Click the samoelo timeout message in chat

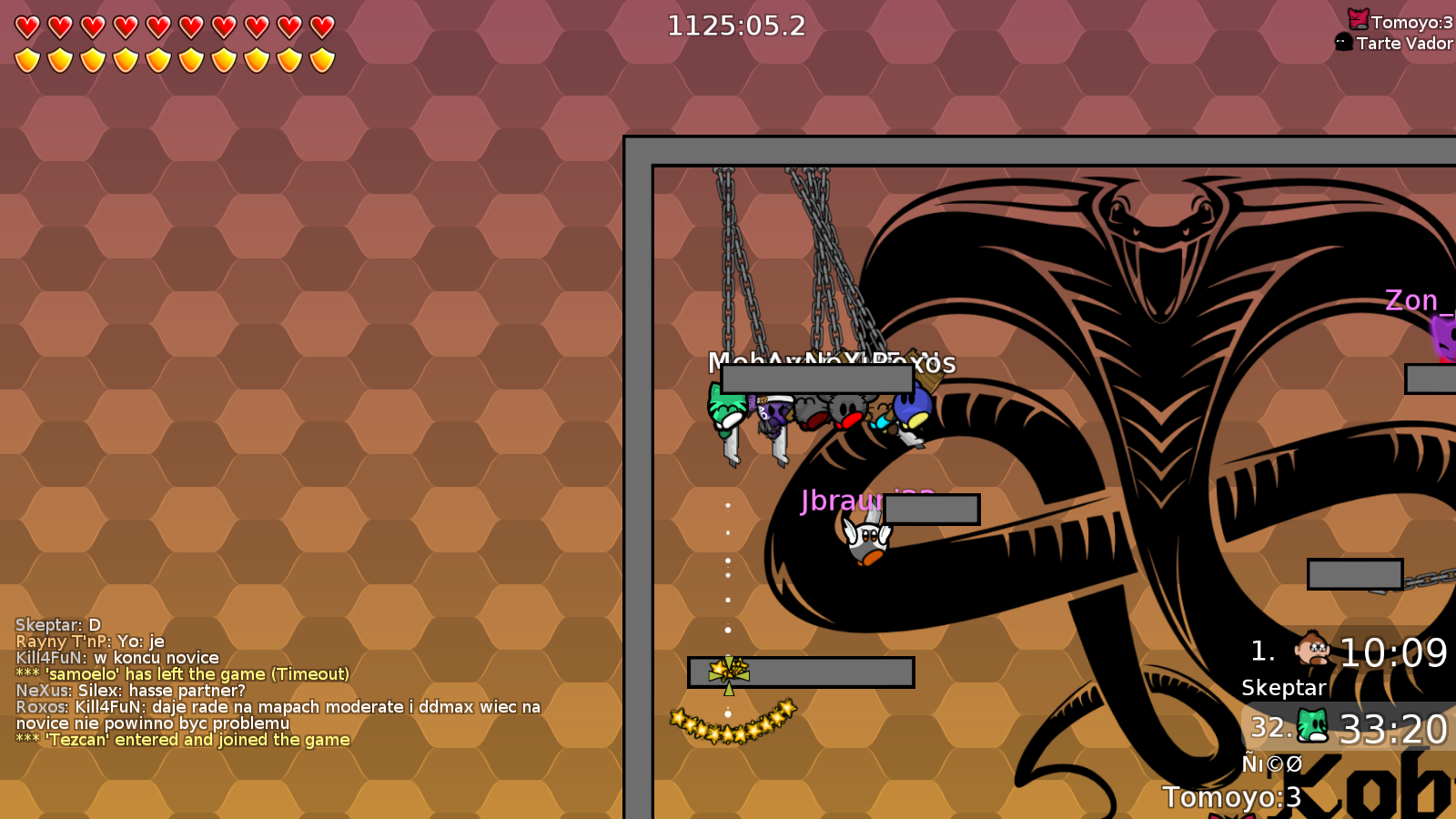[182, 673]
